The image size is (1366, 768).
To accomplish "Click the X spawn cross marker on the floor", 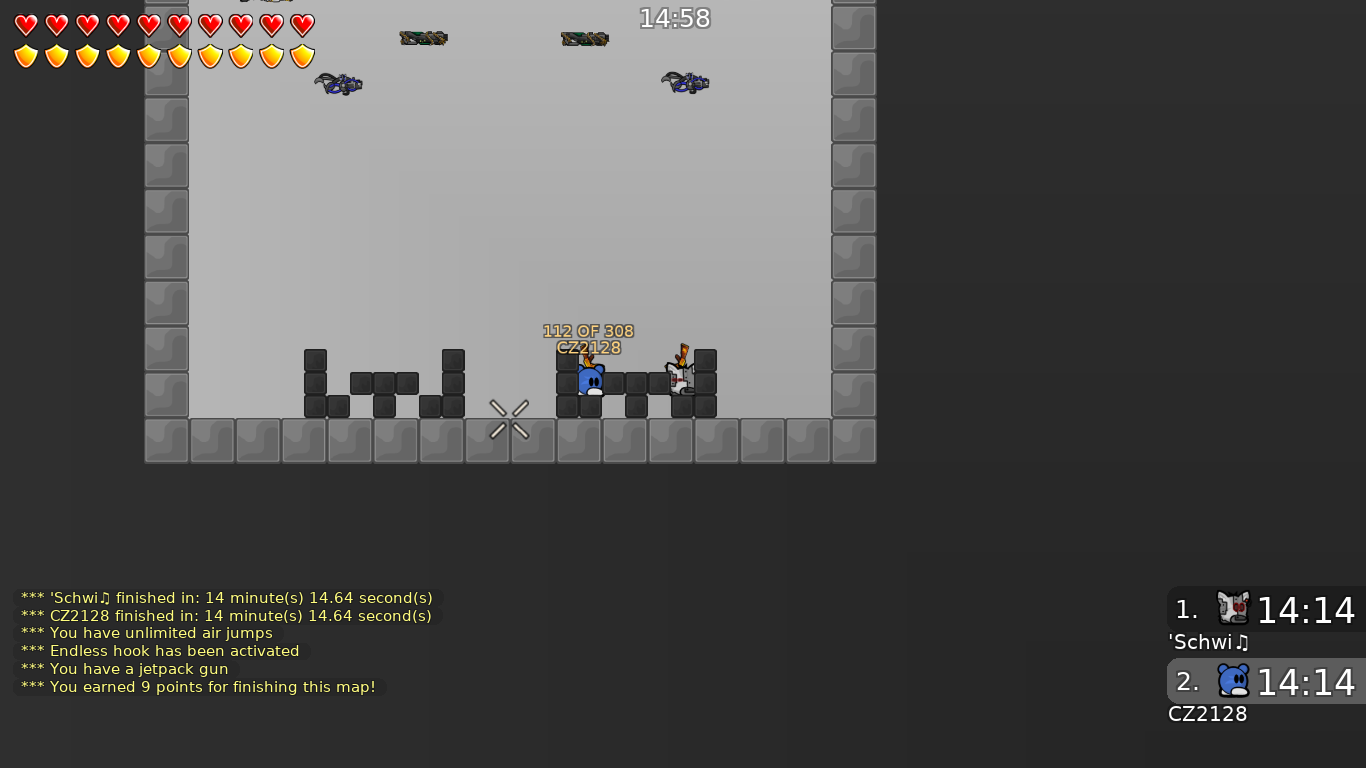I will point(510,420).
